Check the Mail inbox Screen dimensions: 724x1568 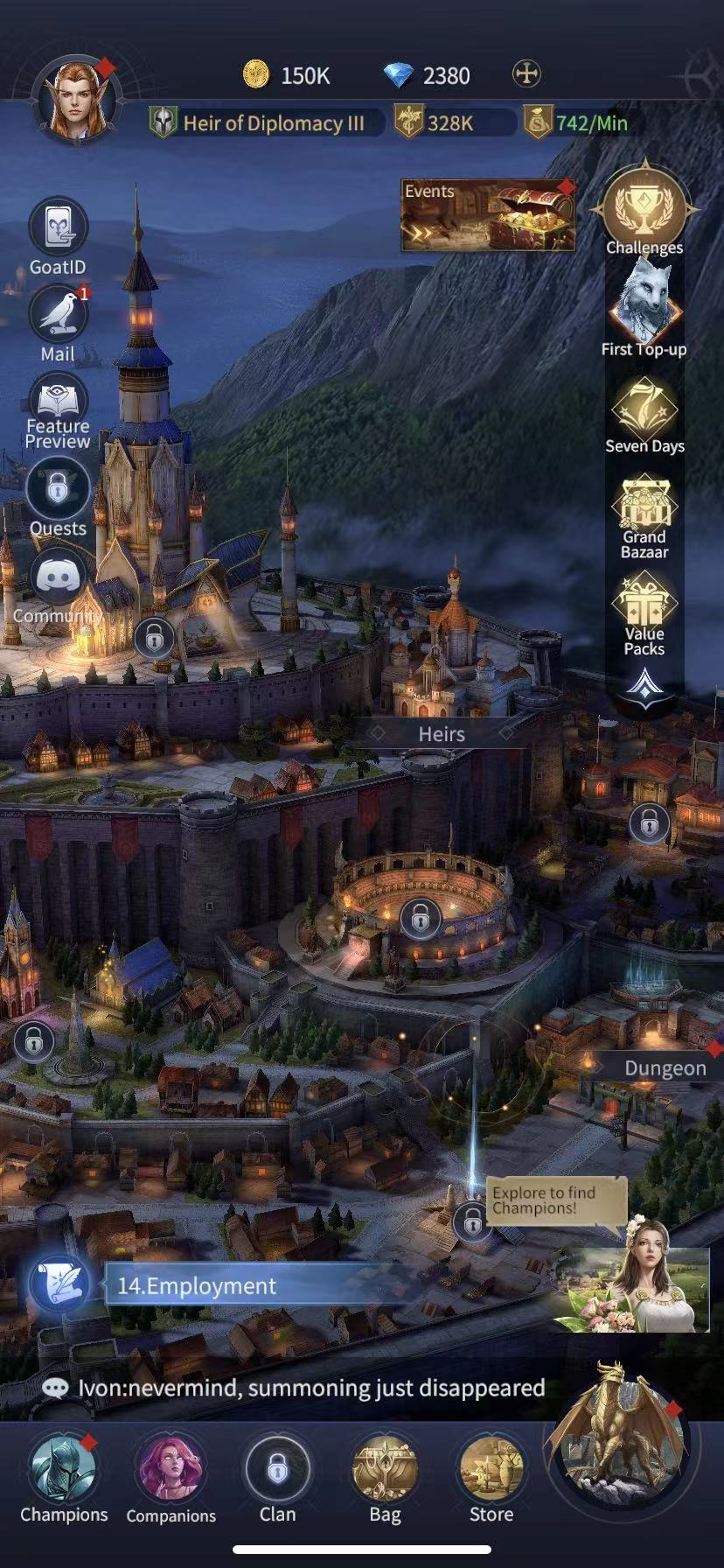pos(58,315)
